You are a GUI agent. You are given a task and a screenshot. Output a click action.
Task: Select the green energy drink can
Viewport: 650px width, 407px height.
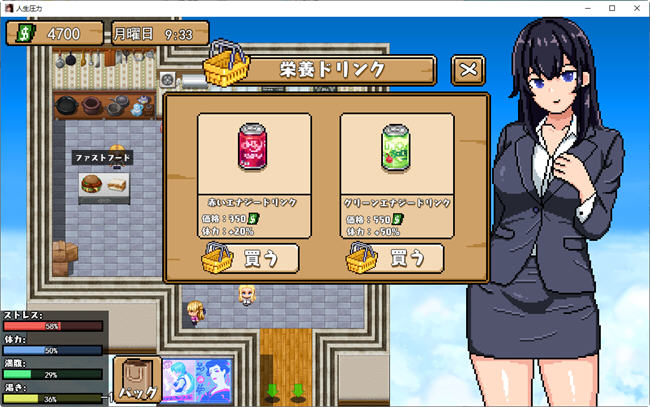pyautogui.click(x=396, y=151)
